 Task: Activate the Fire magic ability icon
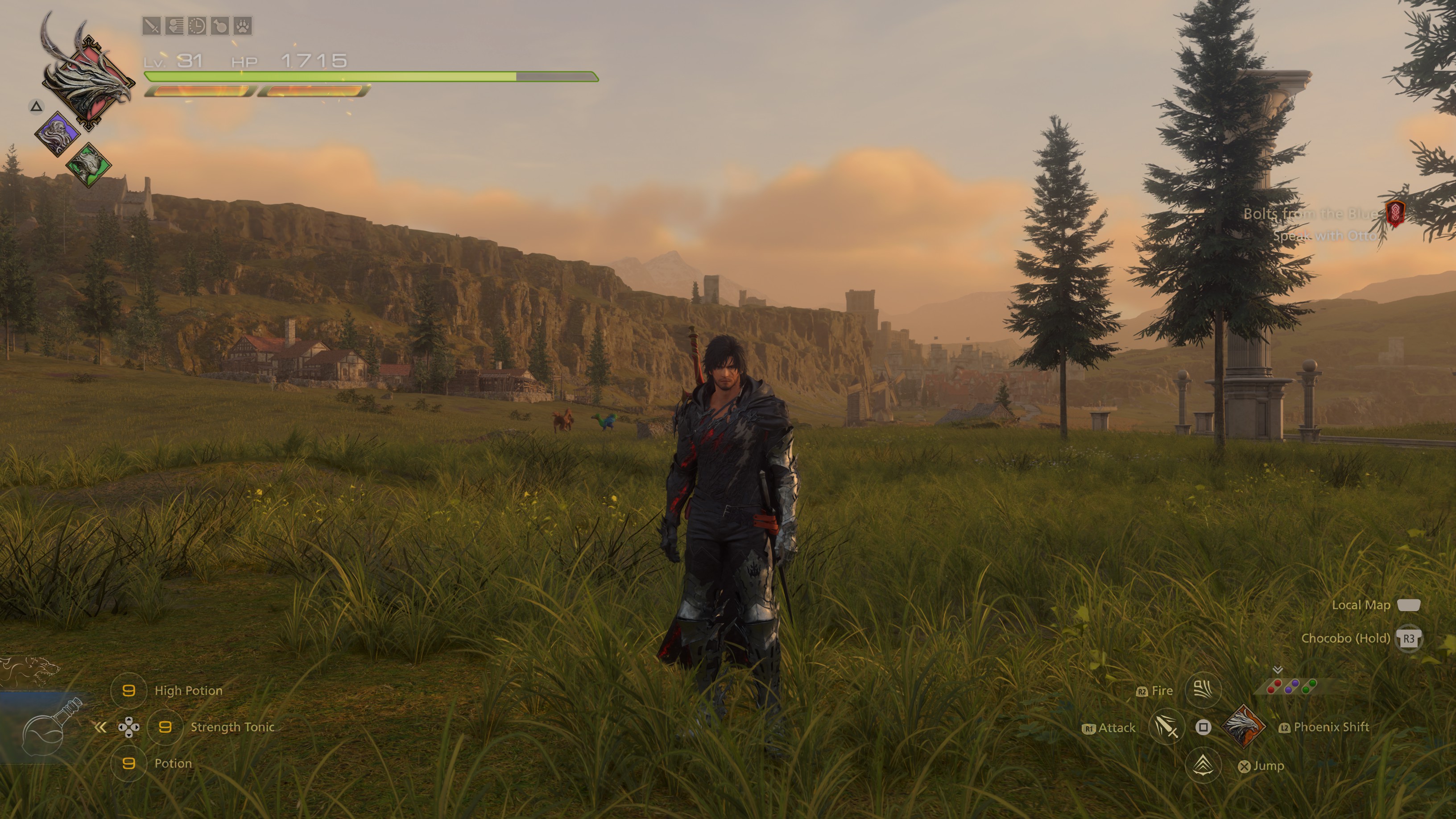point(1203,690)
